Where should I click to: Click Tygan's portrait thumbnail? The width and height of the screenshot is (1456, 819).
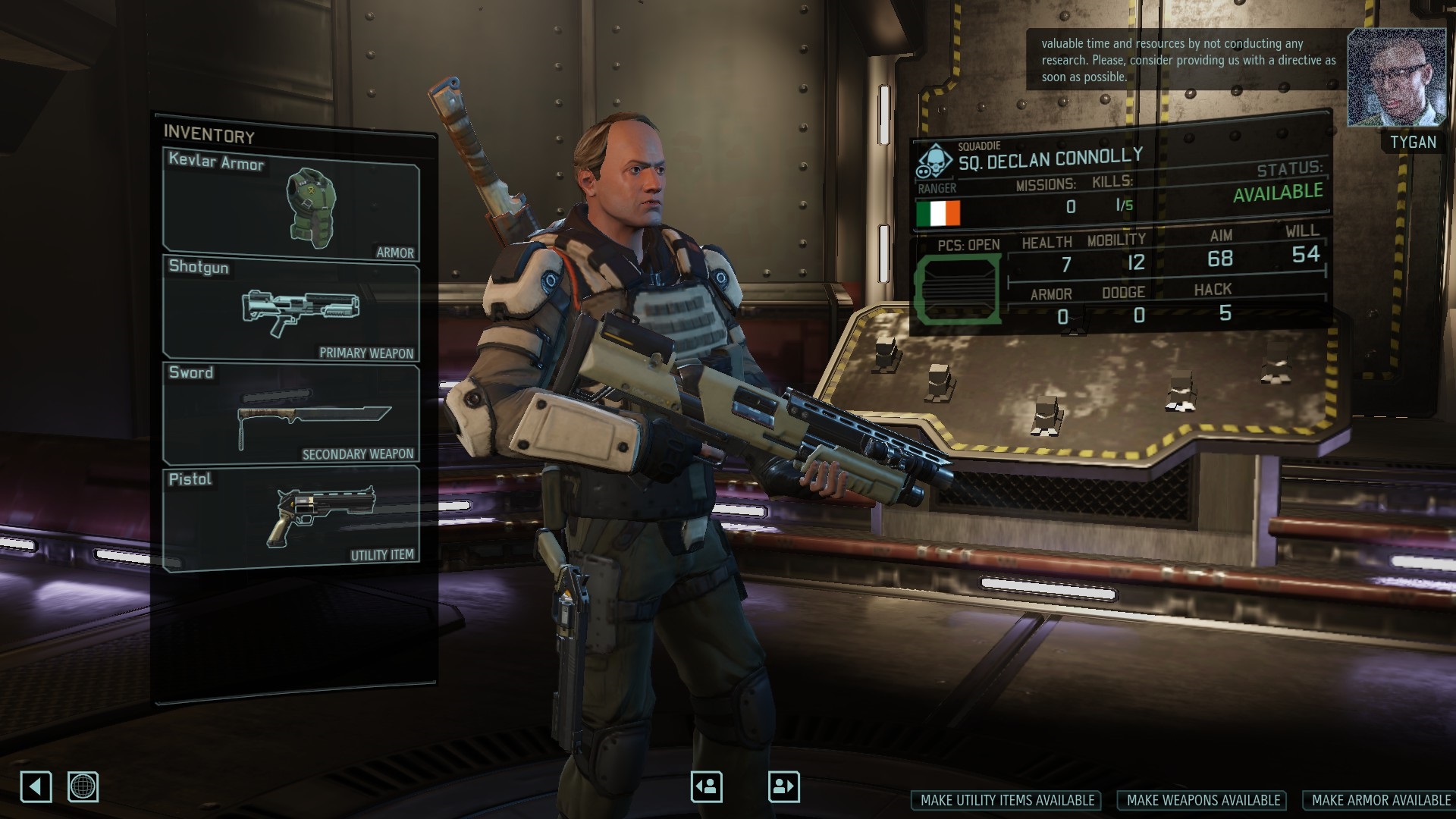click(1396, 77)
